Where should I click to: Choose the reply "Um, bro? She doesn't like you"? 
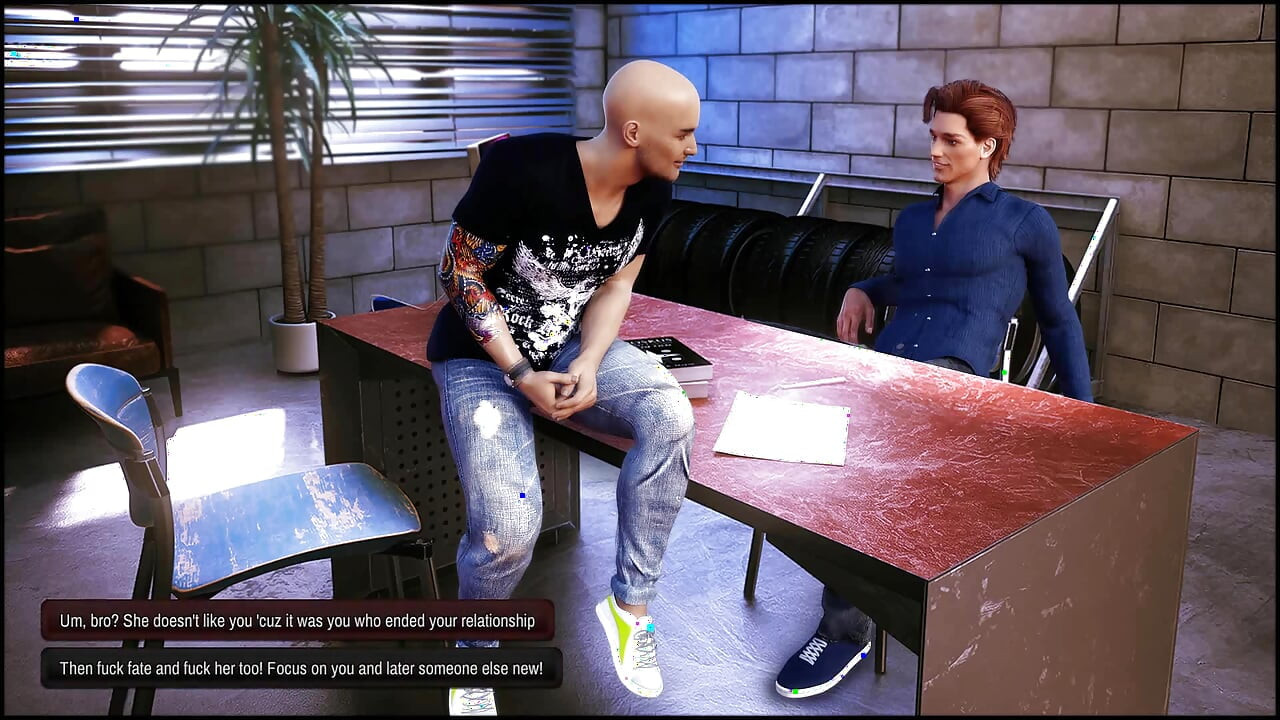coord(297,621)
